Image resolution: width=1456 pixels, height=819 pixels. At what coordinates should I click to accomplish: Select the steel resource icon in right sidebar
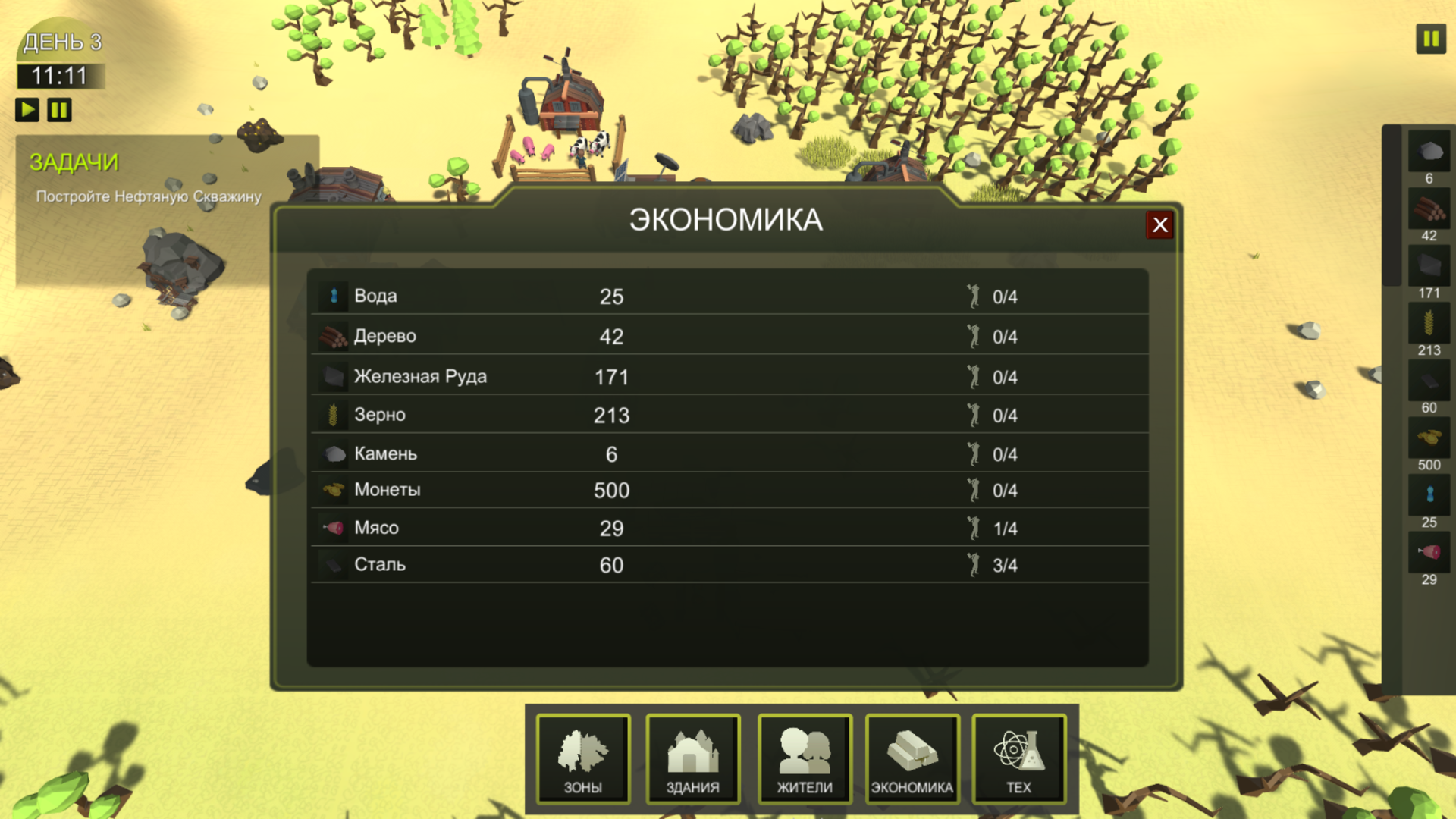pos(1429,381)
